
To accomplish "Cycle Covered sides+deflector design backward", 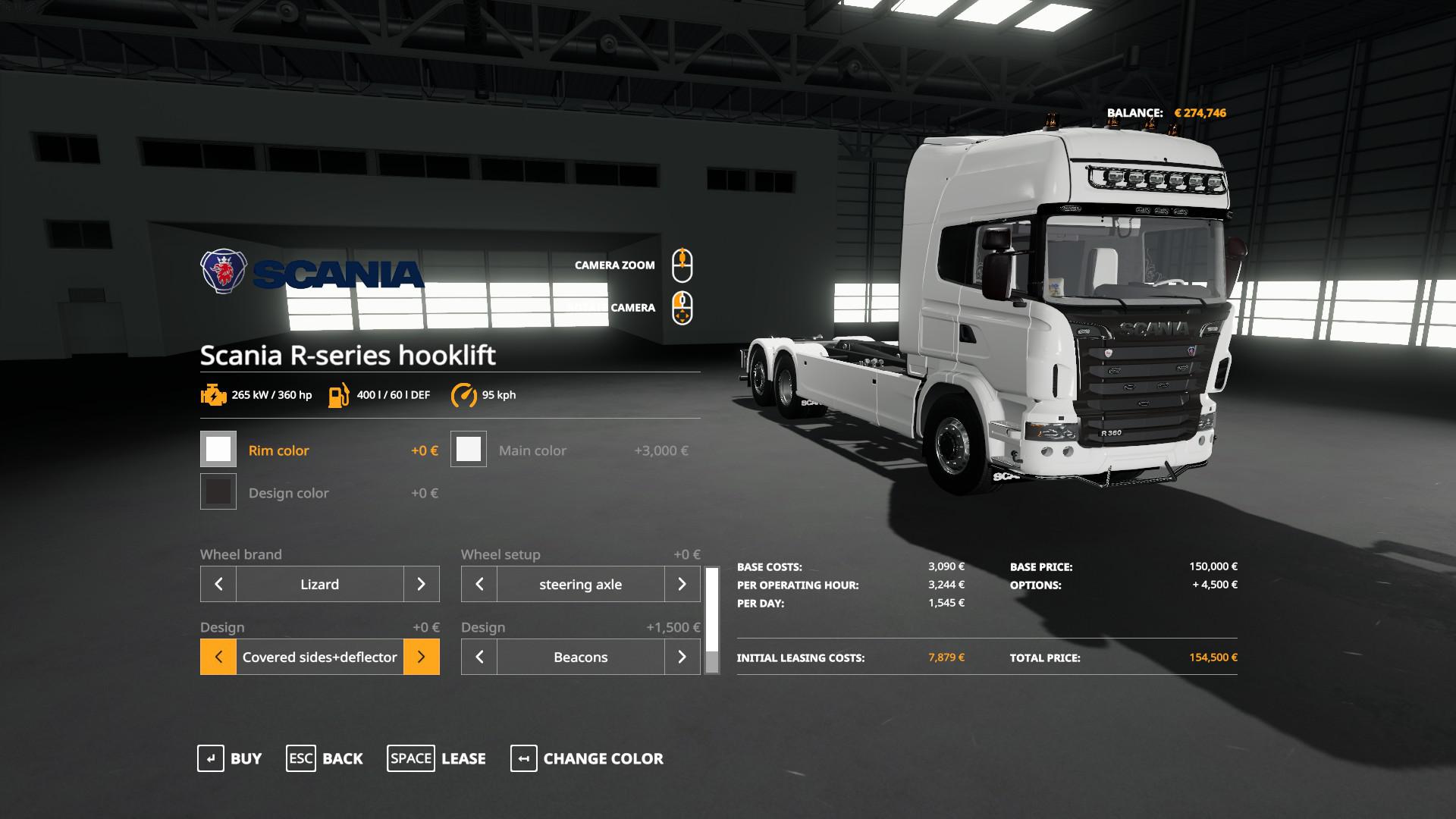I will pos(218,657).
